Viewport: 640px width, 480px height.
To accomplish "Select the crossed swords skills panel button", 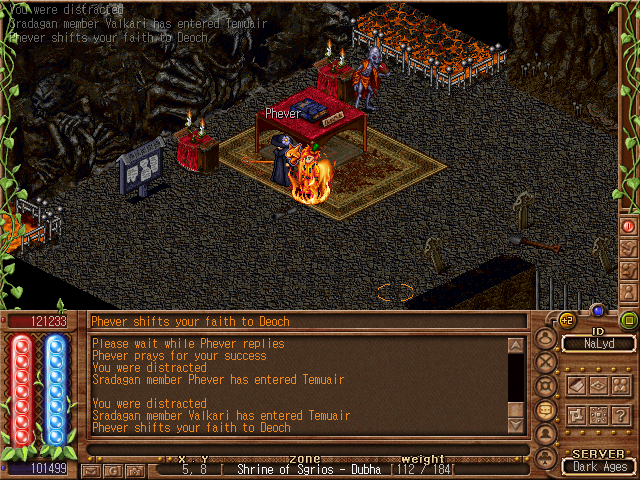I will [x=546, y=362].
